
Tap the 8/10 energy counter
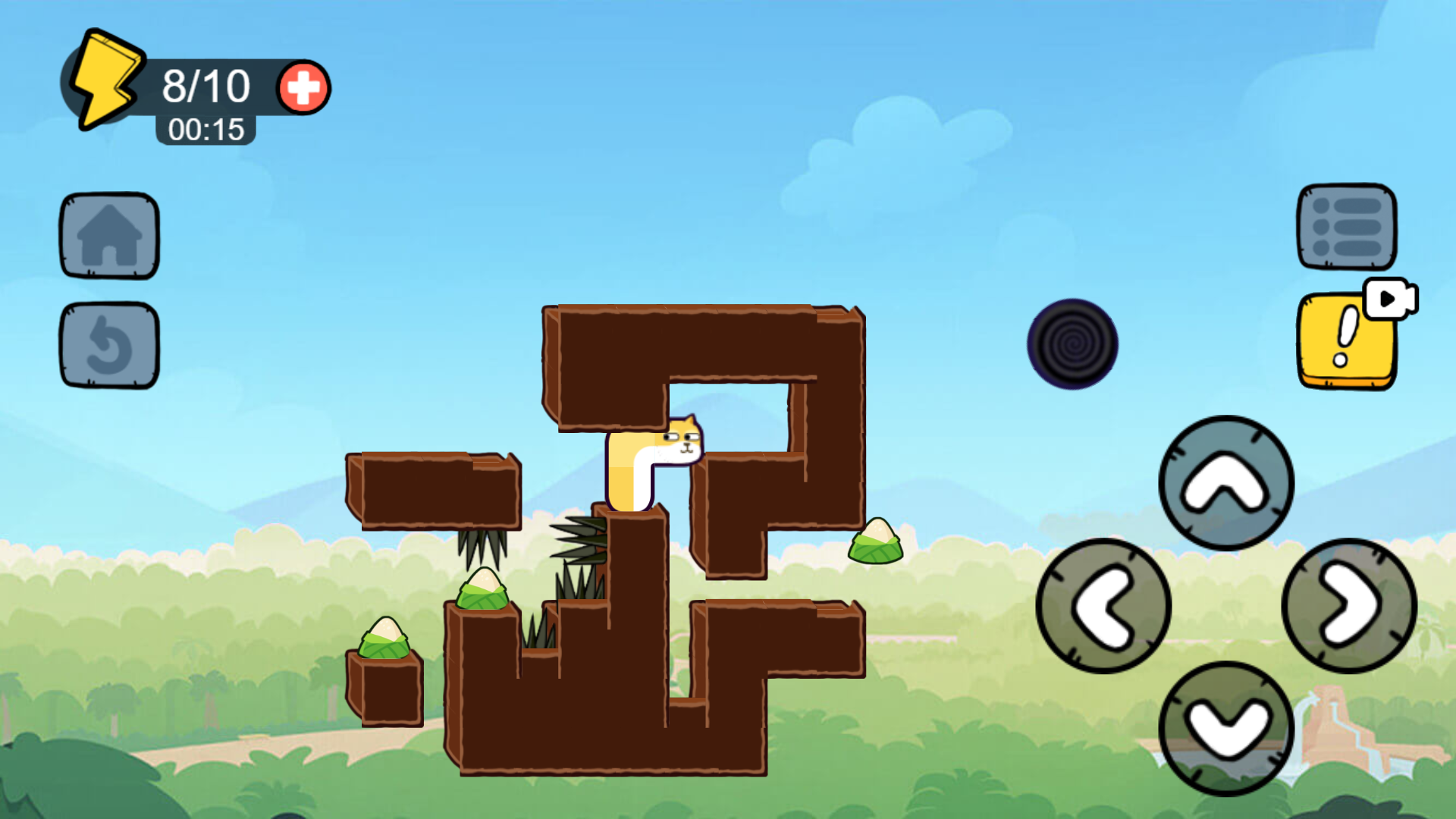point(205,85)
